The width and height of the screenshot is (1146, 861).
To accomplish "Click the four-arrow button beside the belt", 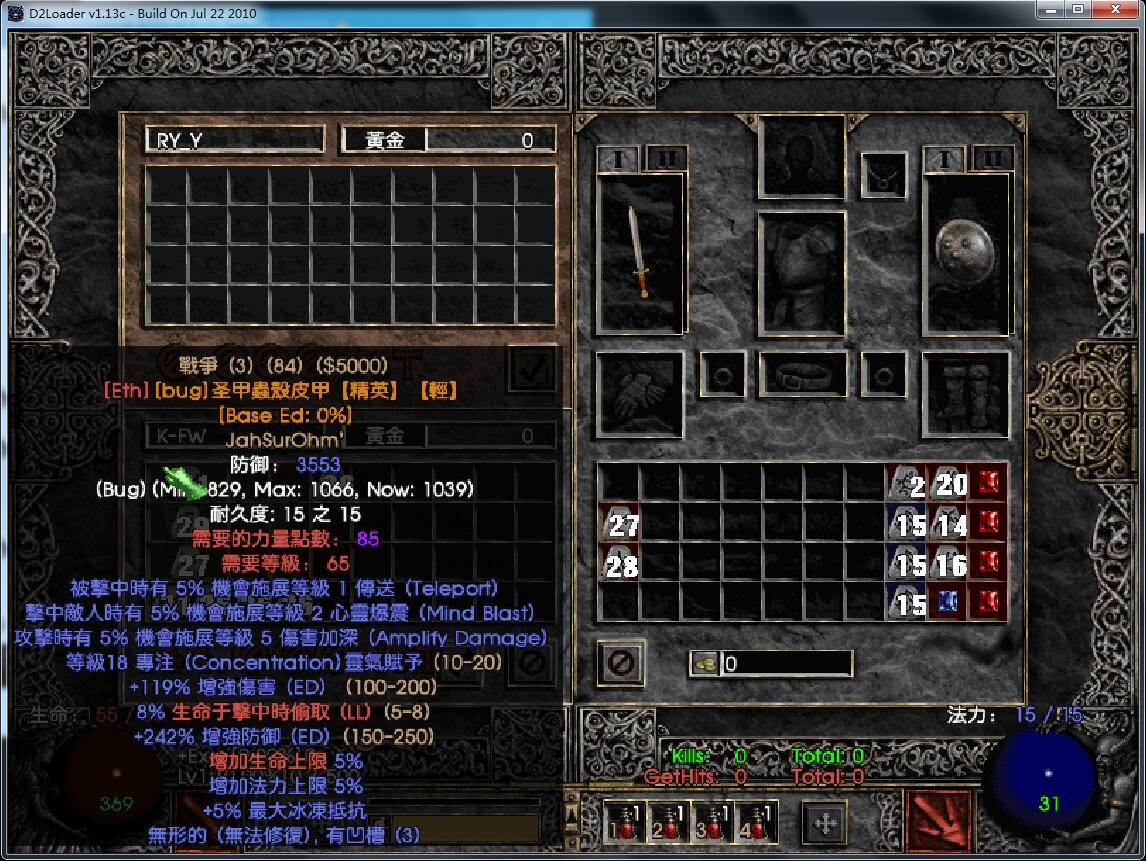I will point(826,823).
